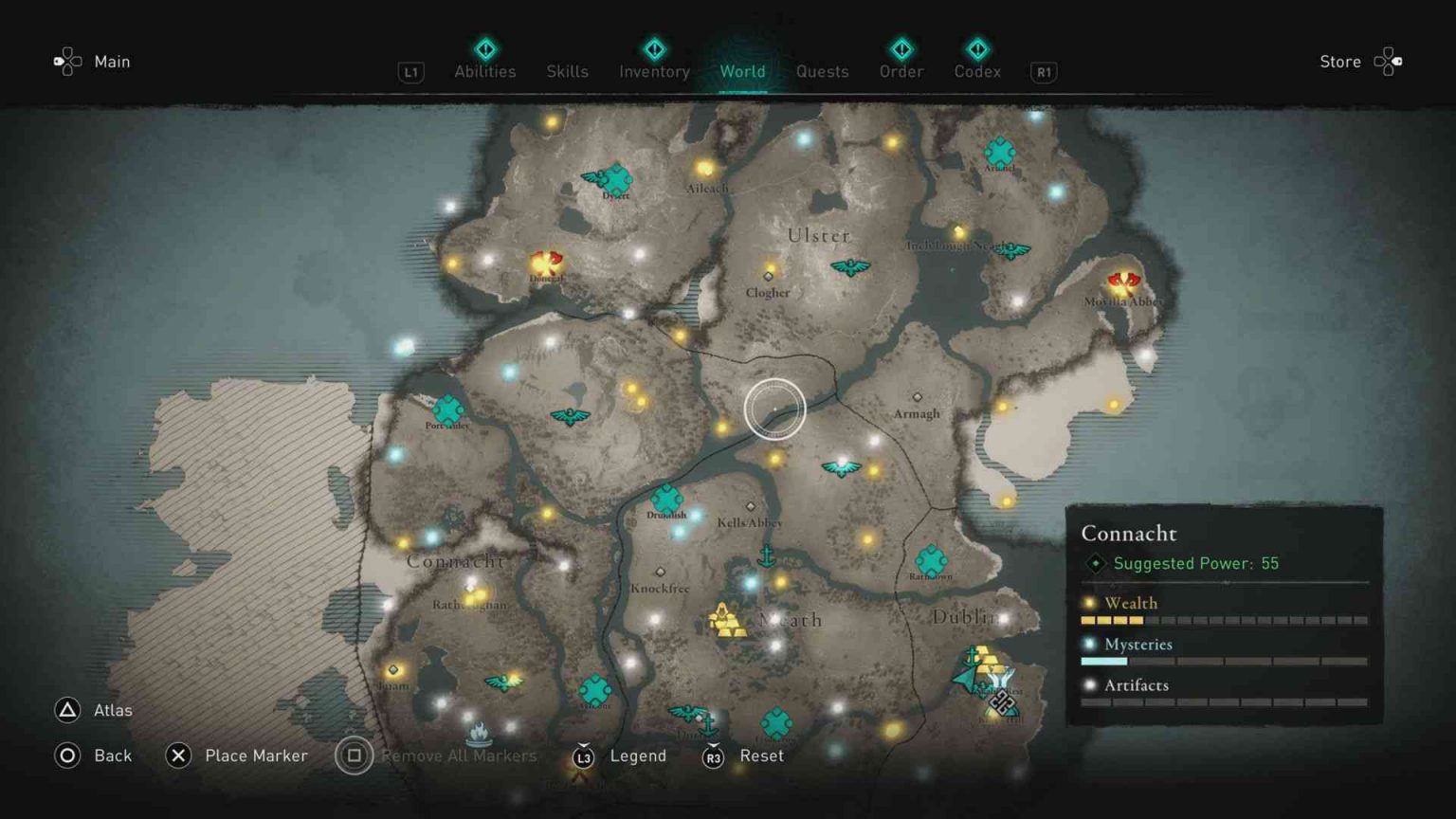Select the mystery icon at Ardmel island
The height and width of the screenshot is (819, 1456).
(x=999, y=150)
